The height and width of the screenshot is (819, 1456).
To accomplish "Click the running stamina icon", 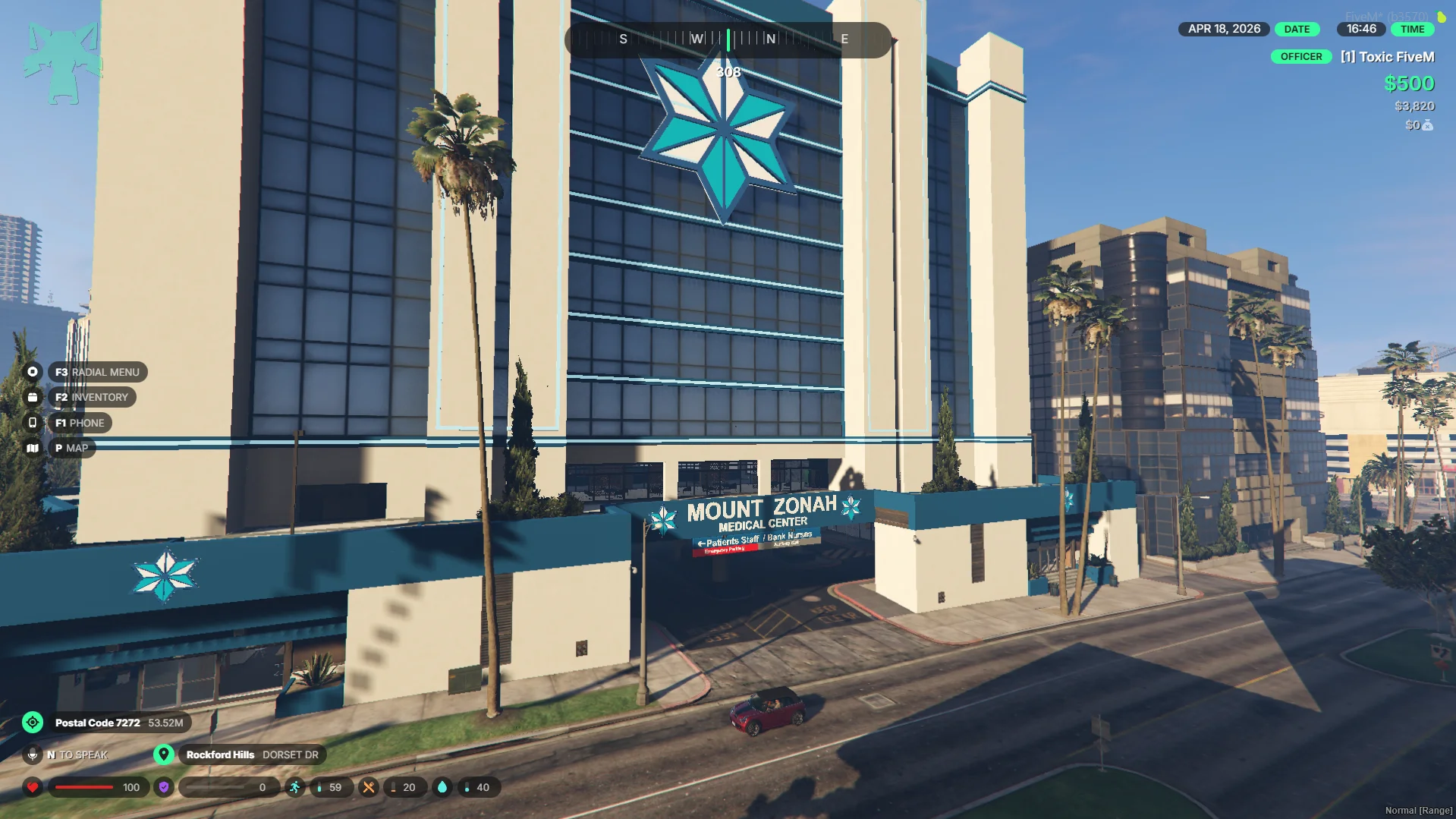I will 295,787.
